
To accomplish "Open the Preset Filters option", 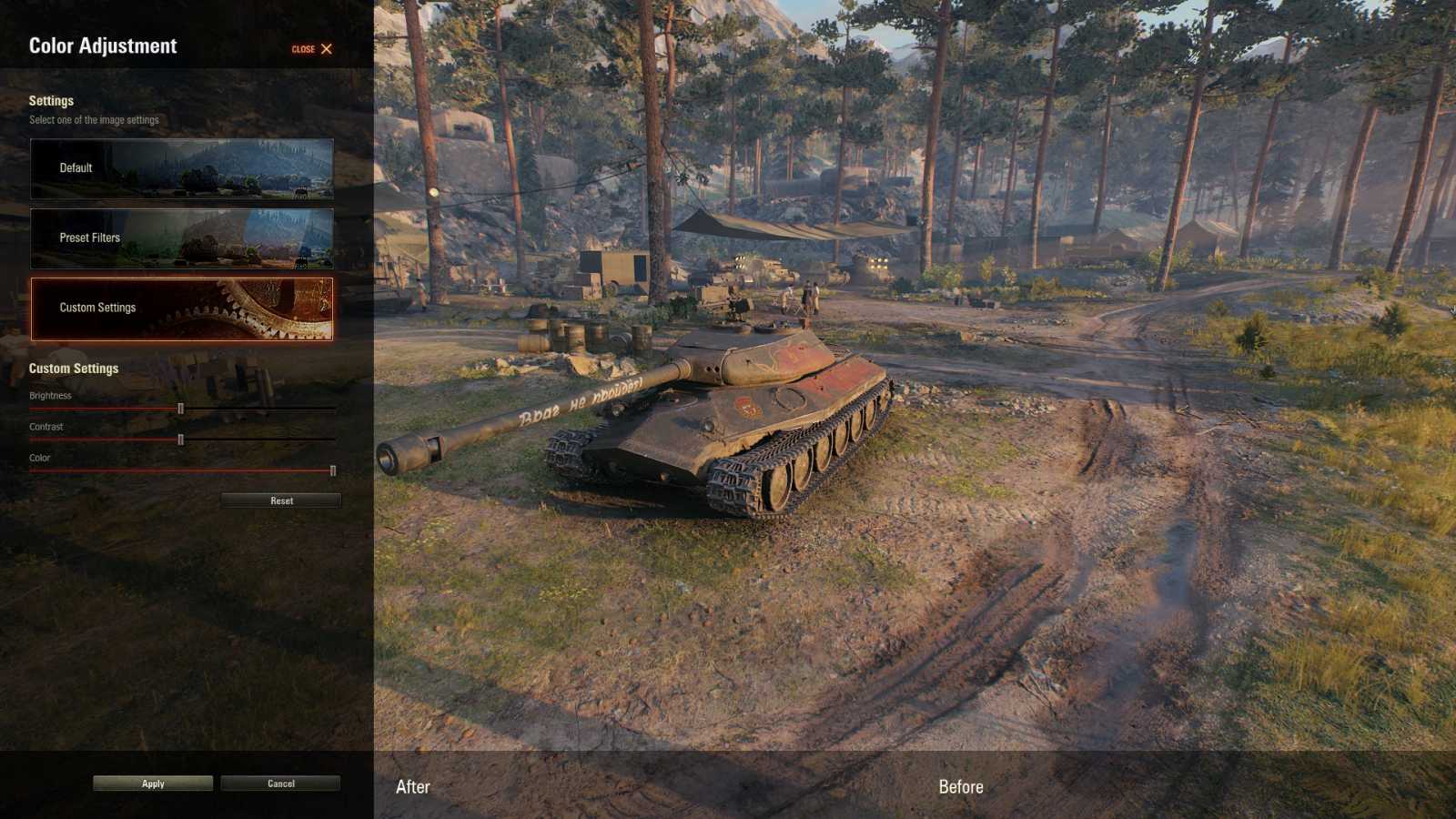I will click(x=181, y=238).
